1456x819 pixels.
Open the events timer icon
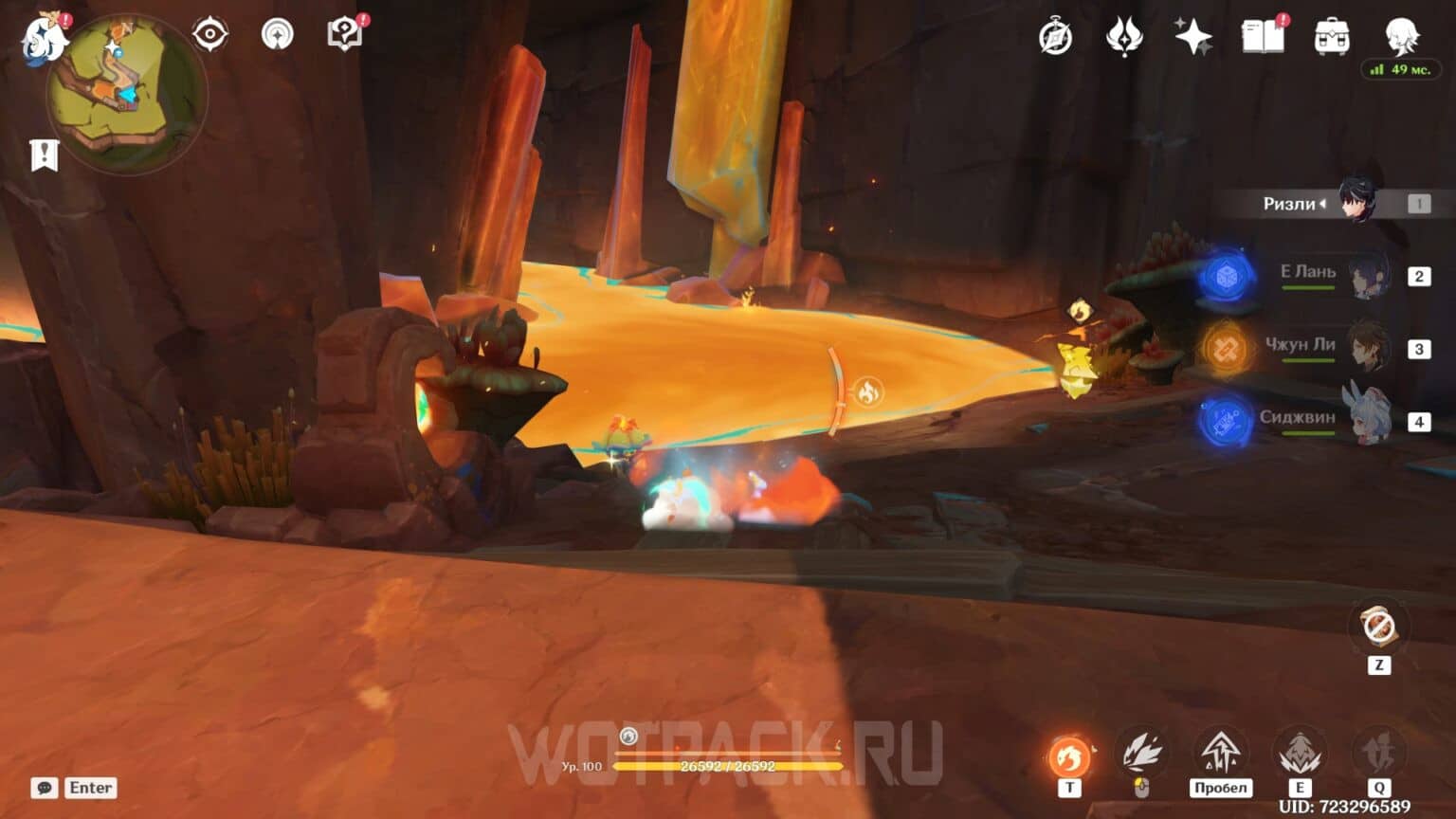click(1055, 36)
